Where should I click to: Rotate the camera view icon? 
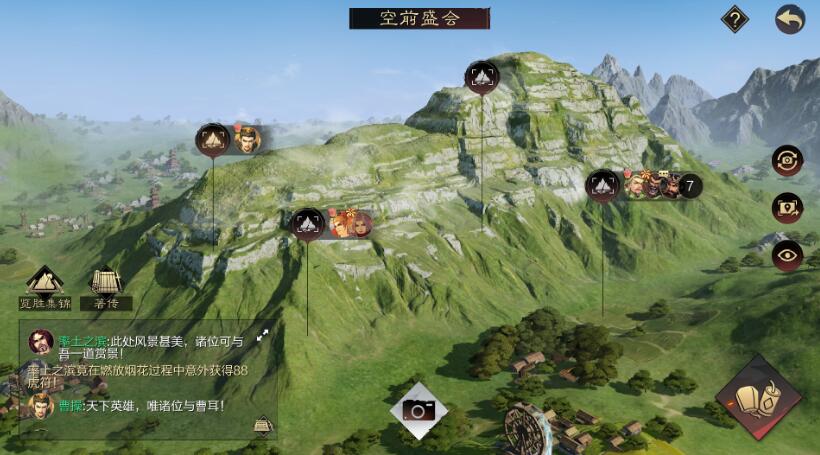[787, 160]
